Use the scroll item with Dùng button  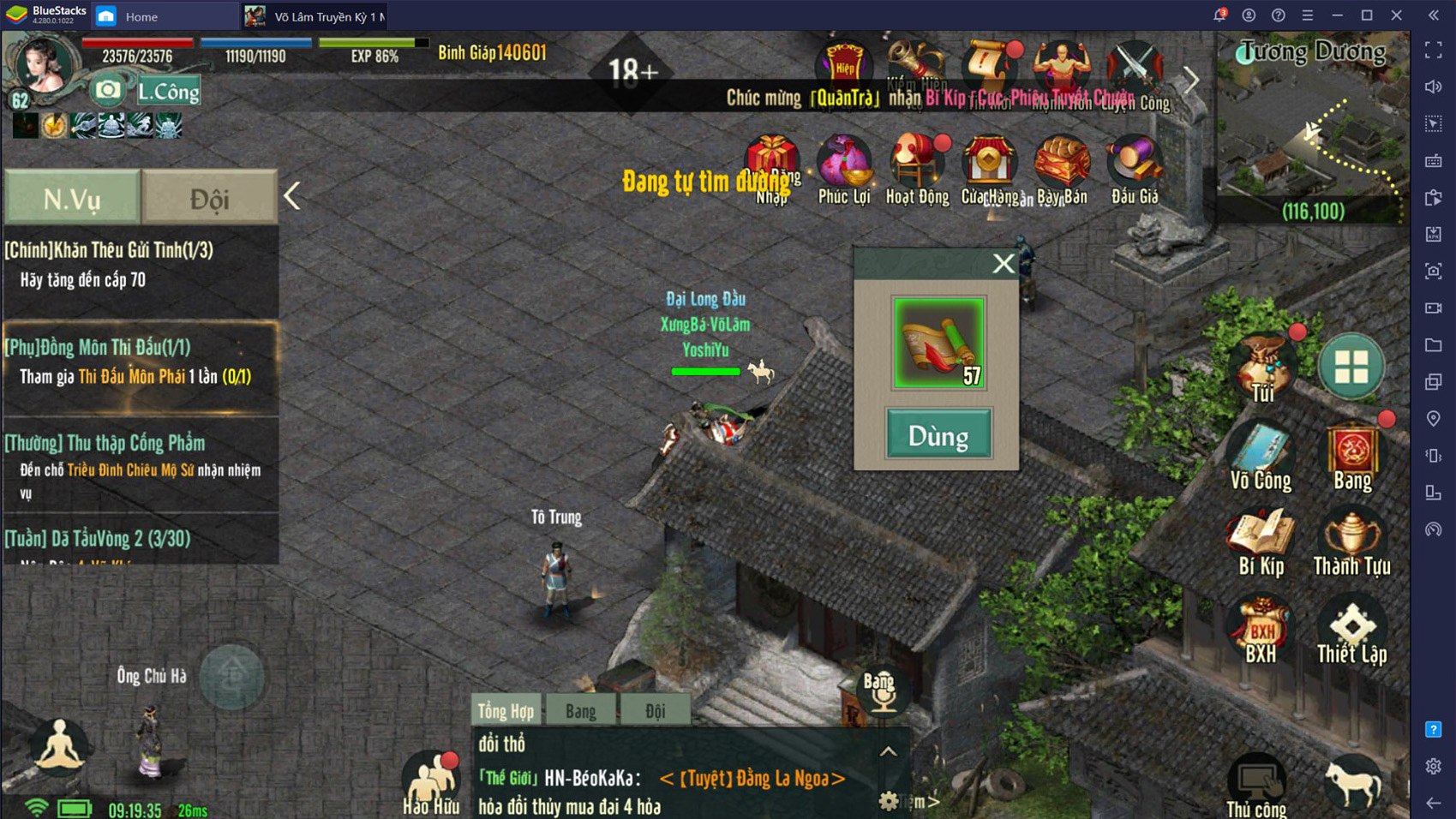(x=938, y=434)
